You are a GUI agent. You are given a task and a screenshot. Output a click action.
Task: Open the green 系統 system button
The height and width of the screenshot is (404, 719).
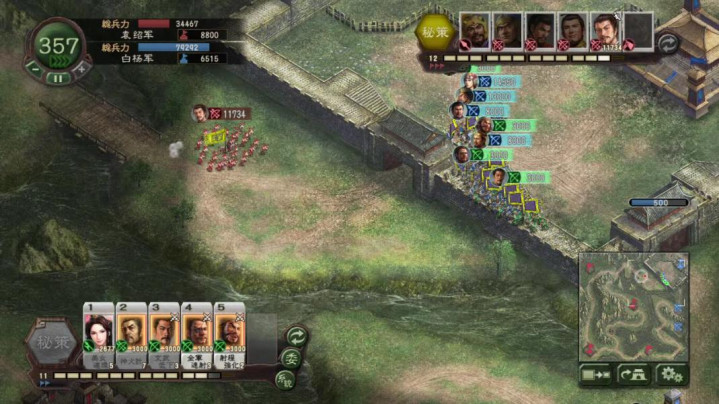tap(284, 379)
